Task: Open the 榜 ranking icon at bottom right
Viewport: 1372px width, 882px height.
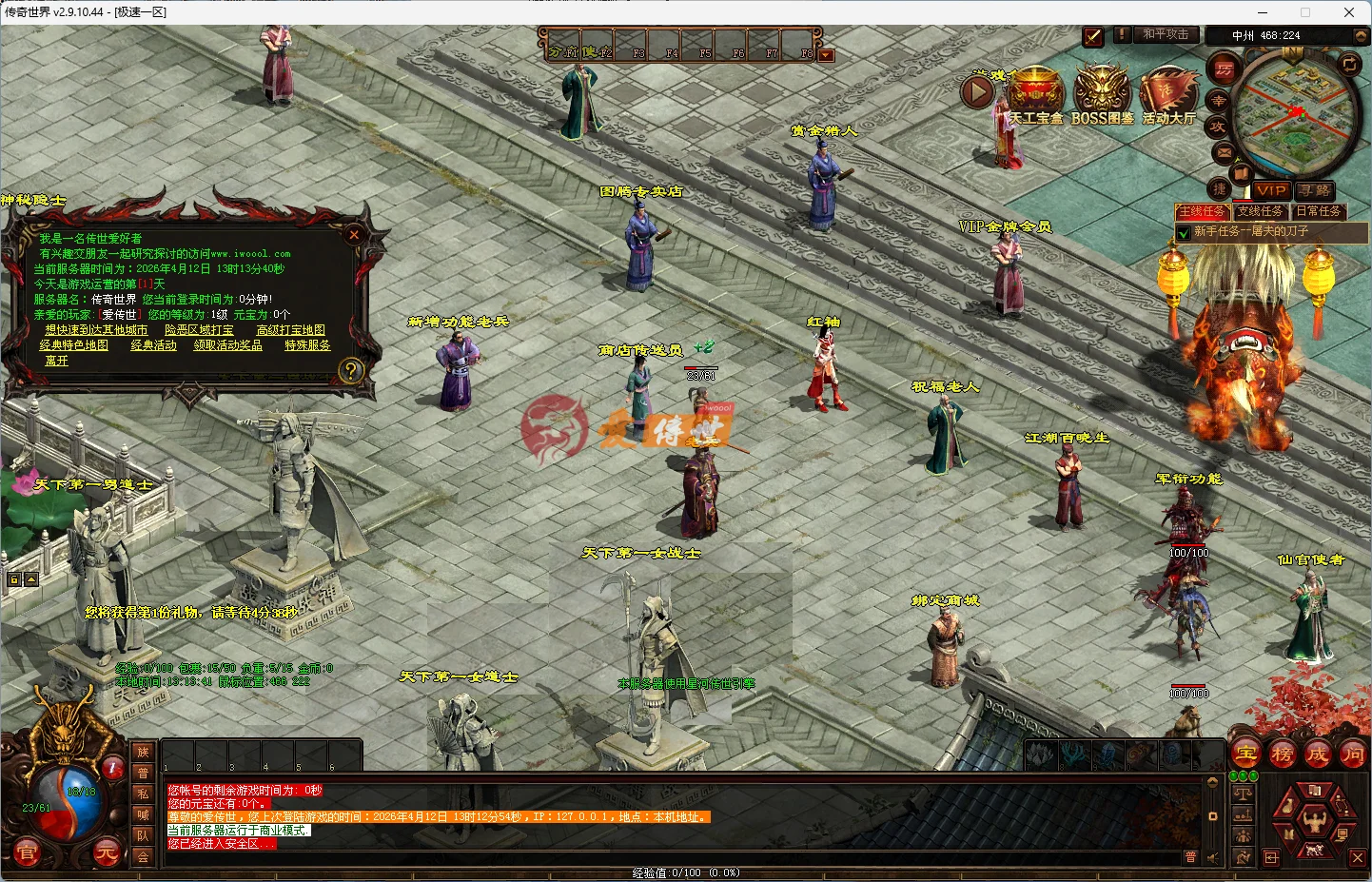Action: click(x=1281, y=753)
